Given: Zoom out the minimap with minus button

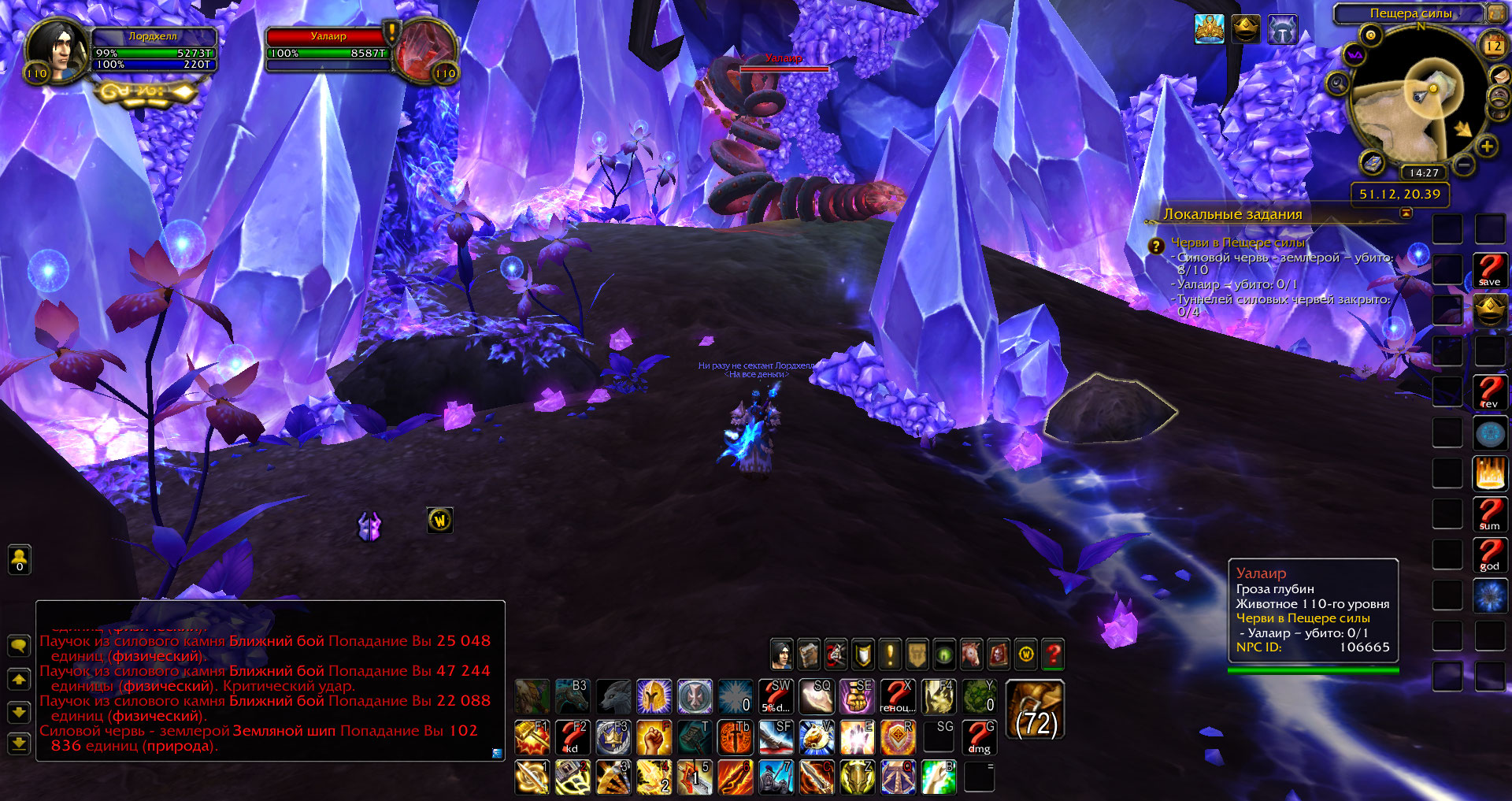Looking at the screenshot, I should click(x=1463, y=165).
